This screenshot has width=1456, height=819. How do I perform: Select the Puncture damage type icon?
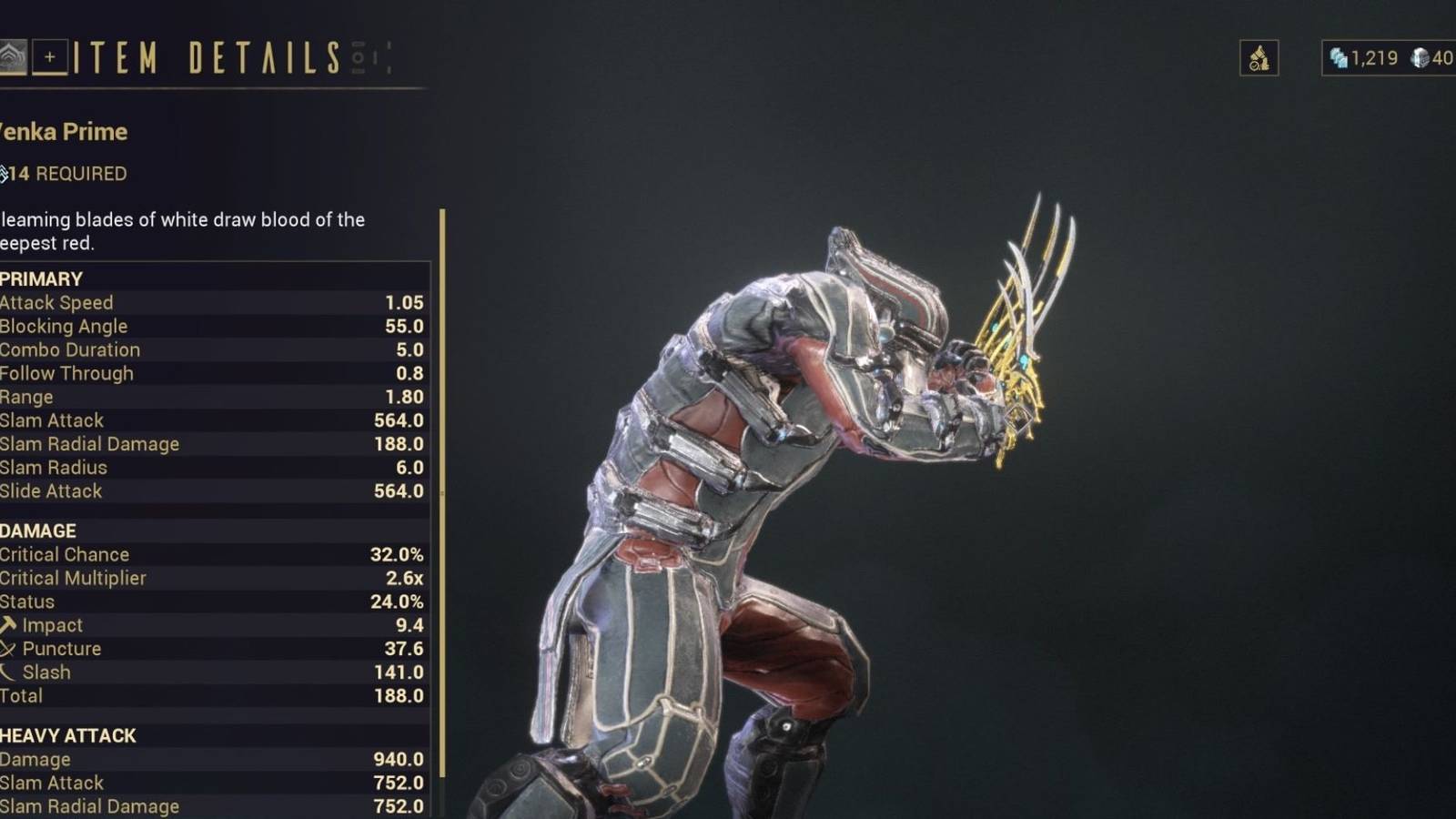pyautogui.click(x=8, y=649)
